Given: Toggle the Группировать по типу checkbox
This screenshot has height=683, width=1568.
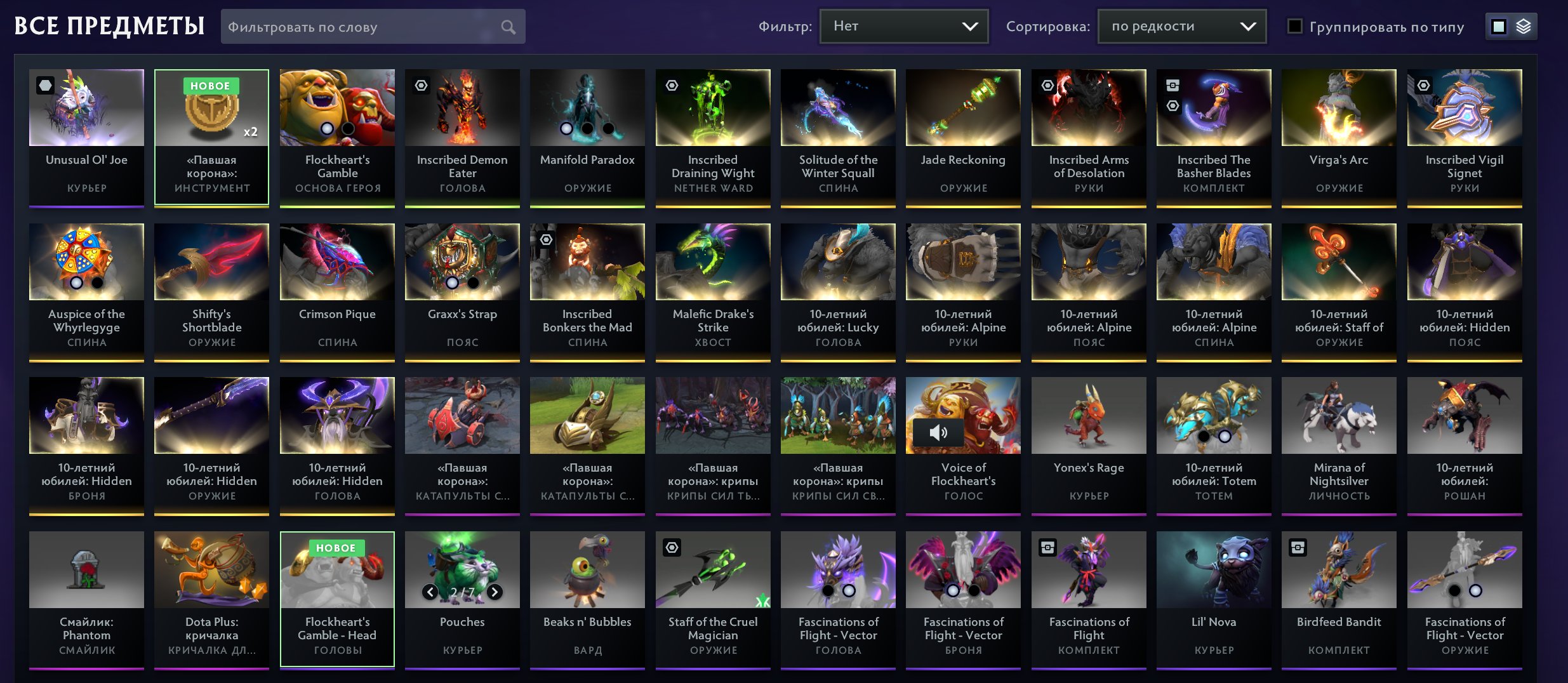Looking at the screenshot, I should click(x=1295, y=27).
